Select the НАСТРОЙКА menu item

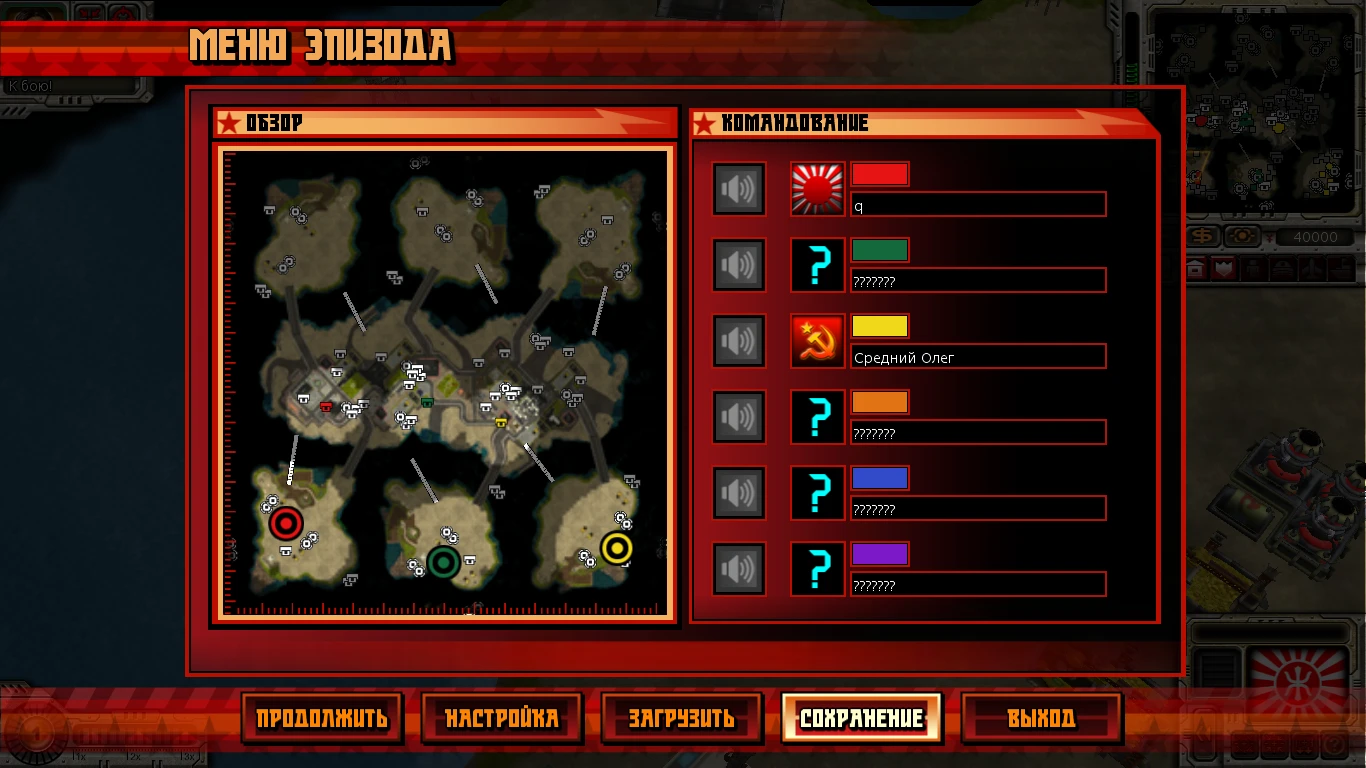(502, 717)
